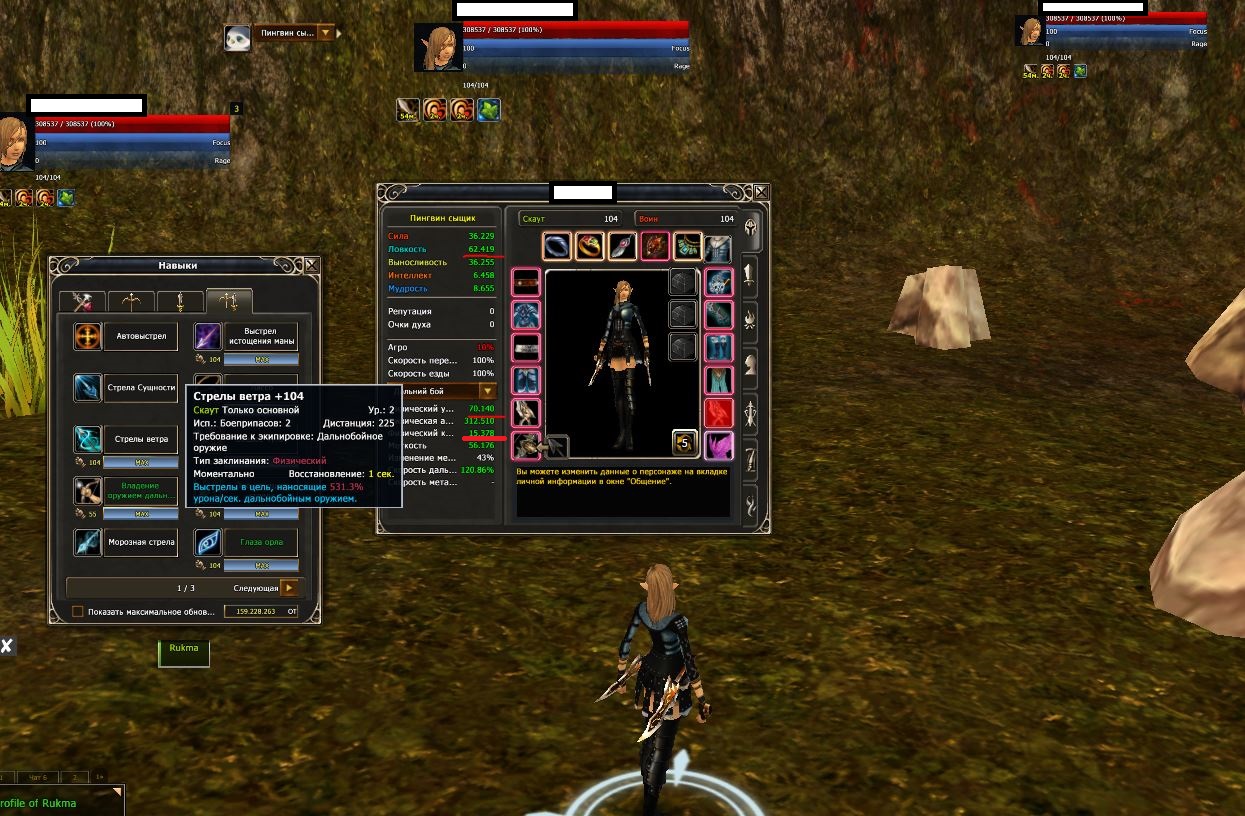This screenshot has height=816, width=1245.
Task: Select the Автовыстрел skill icon
Action: pos(88,336)
